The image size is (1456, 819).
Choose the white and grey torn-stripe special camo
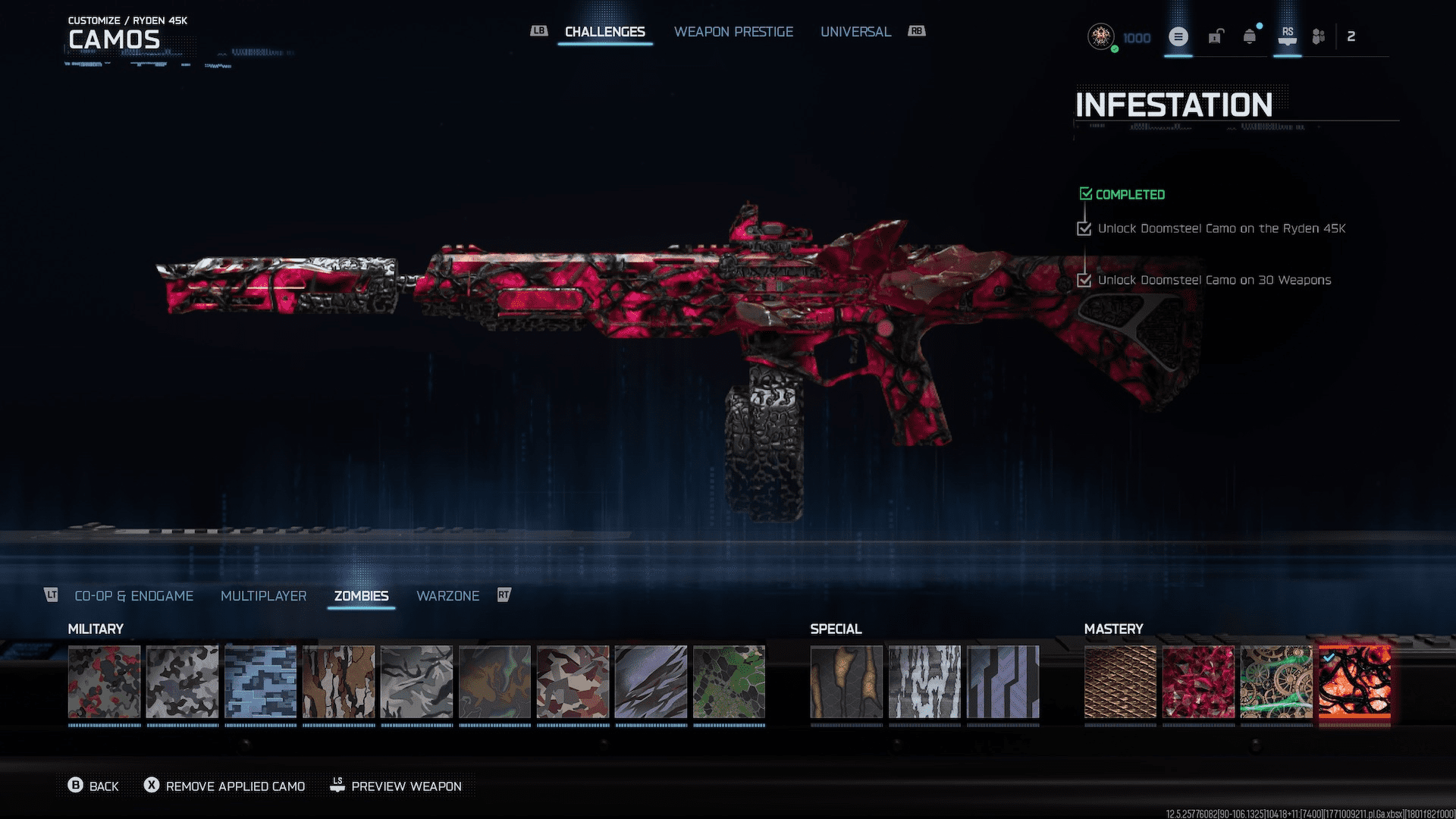pyautogui.click(x=924, y=682)
